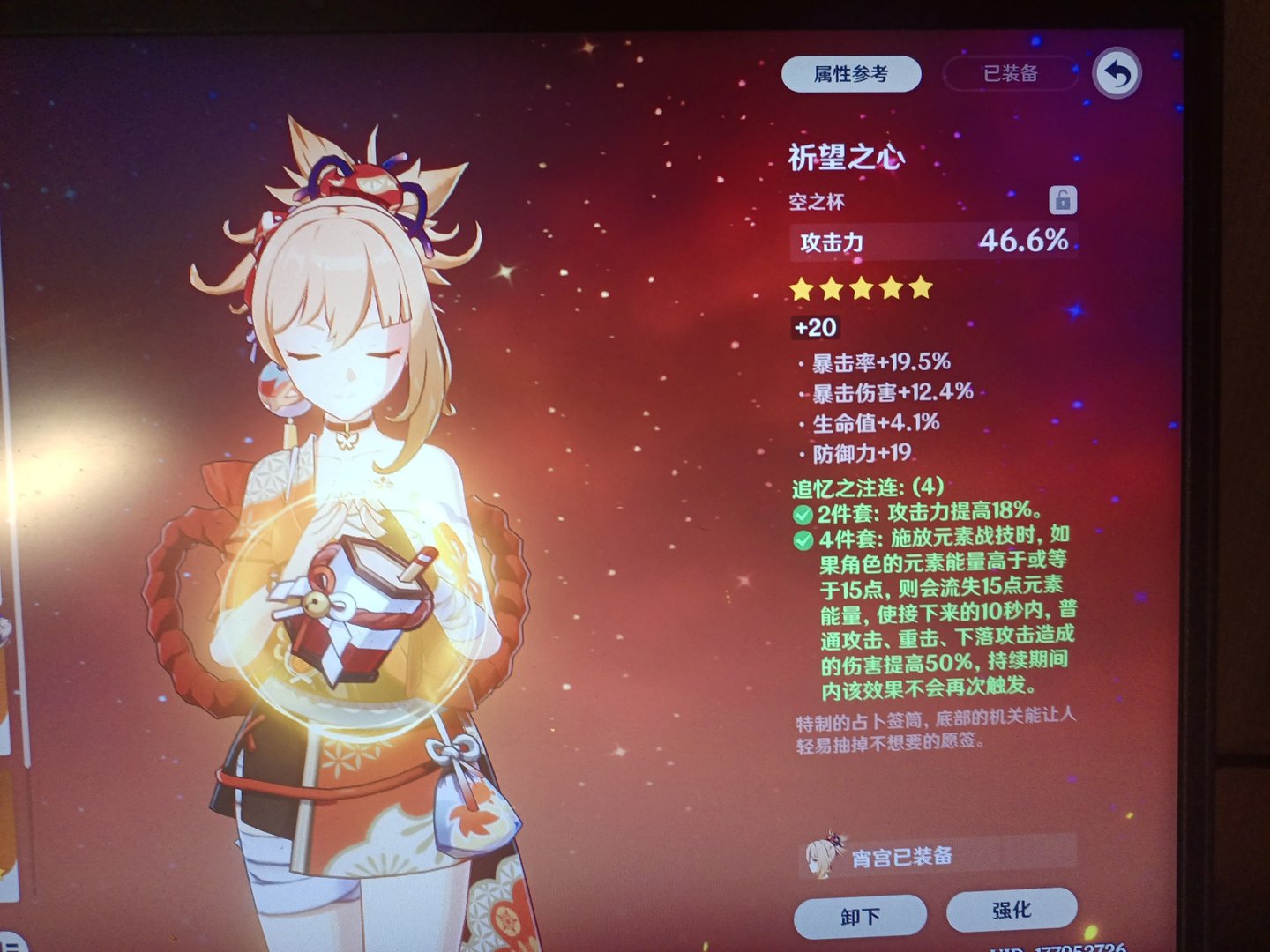1270x952 pixels.
Task: Toggle the artifact lock icon
Action: pyautogui.click(x=1062, y=197)
